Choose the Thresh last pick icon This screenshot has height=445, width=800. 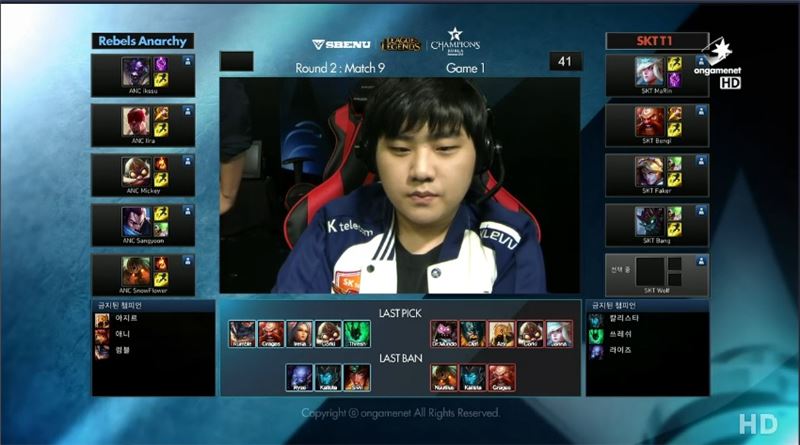coord(357,334)
